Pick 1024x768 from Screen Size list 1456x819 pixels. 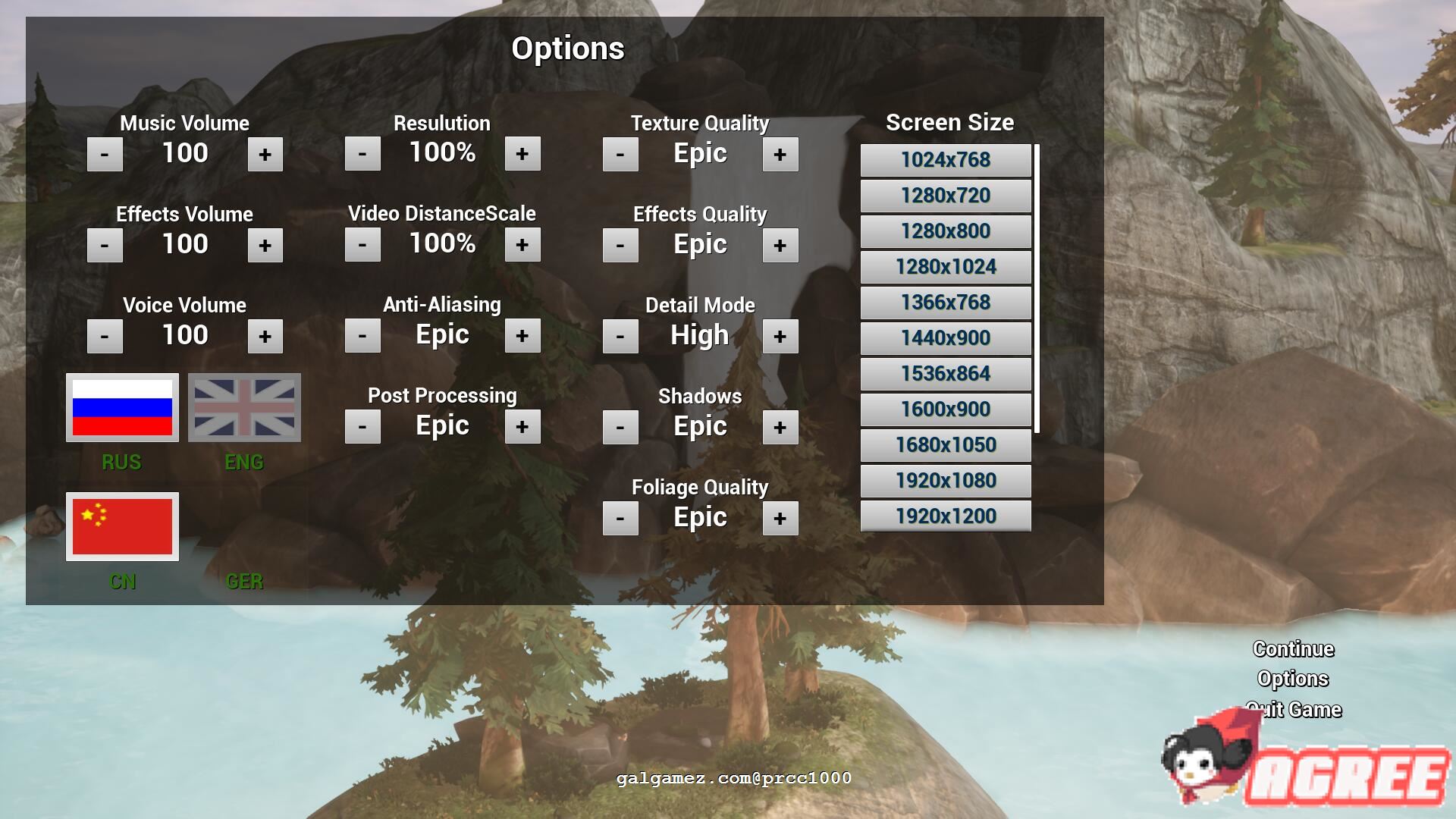pos(946,160)
